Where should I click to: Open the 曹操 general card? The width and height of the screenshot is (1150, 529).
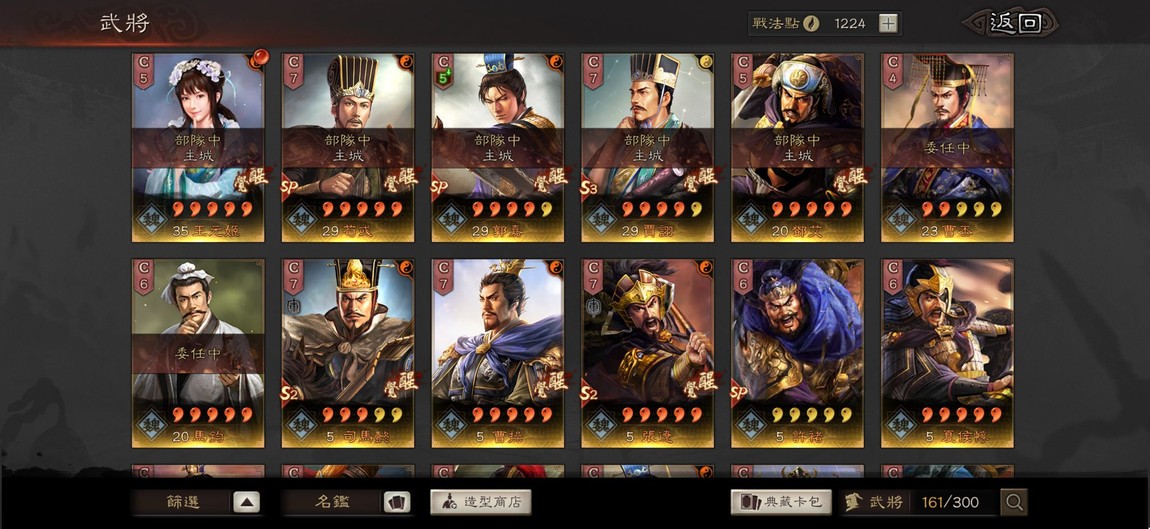click(498, 352)
